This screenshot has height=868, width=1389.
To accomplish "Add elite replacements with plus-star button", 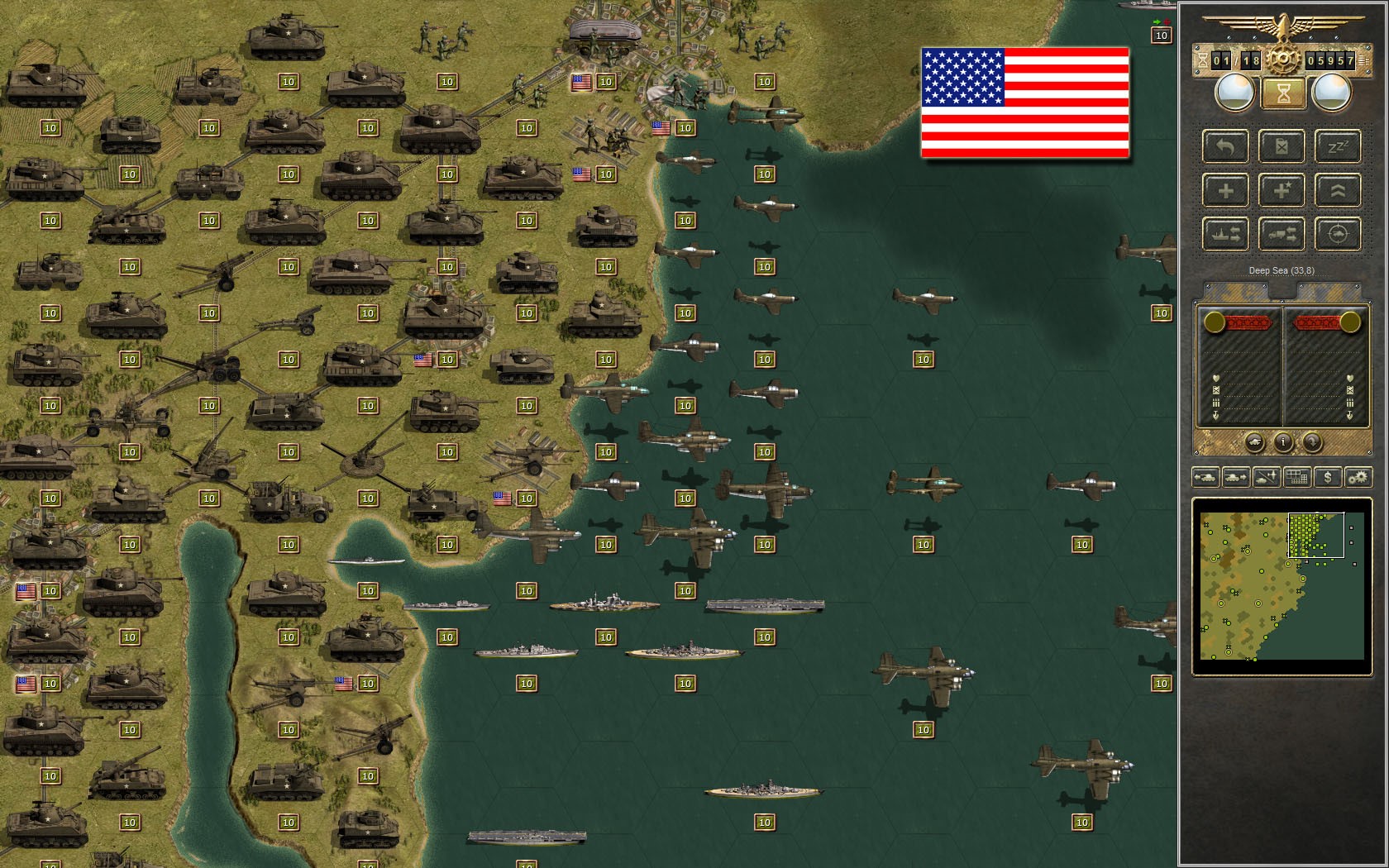I will coord(1282,191).
